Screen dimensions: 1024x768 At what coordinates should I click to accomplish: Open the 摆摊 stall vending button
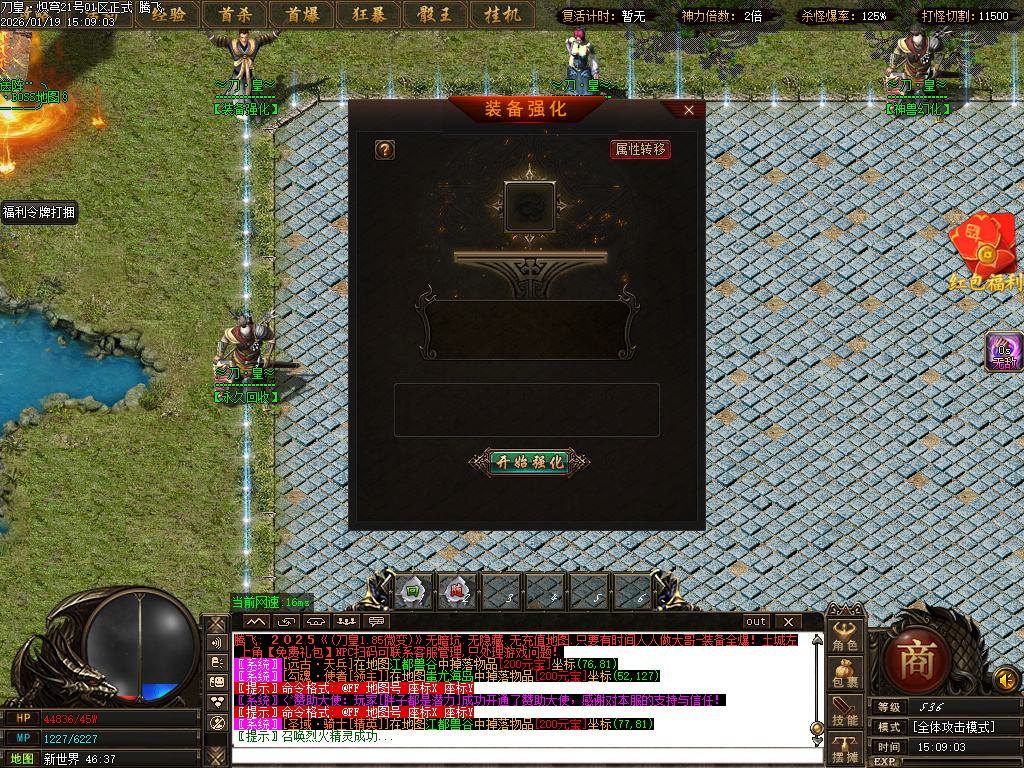846,748
